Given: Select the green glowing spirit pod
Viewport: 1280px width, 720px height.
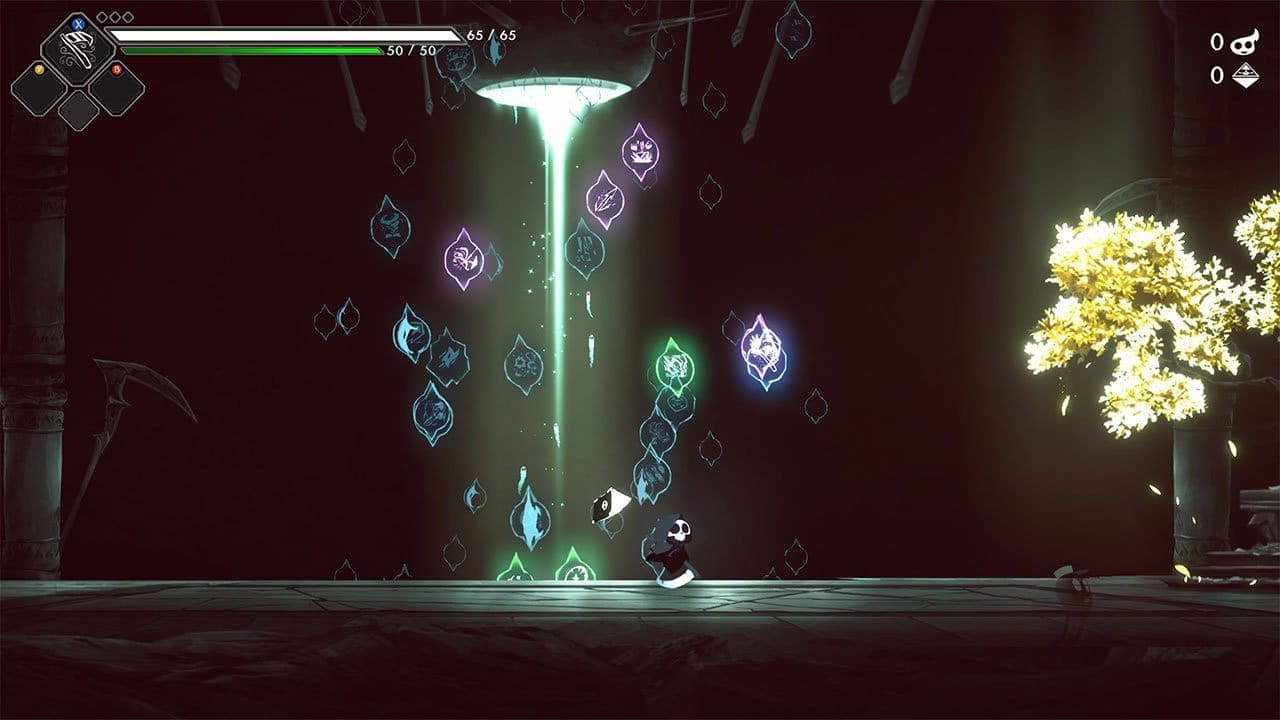Looking at the screenshot, I should (x=674, y=365).
